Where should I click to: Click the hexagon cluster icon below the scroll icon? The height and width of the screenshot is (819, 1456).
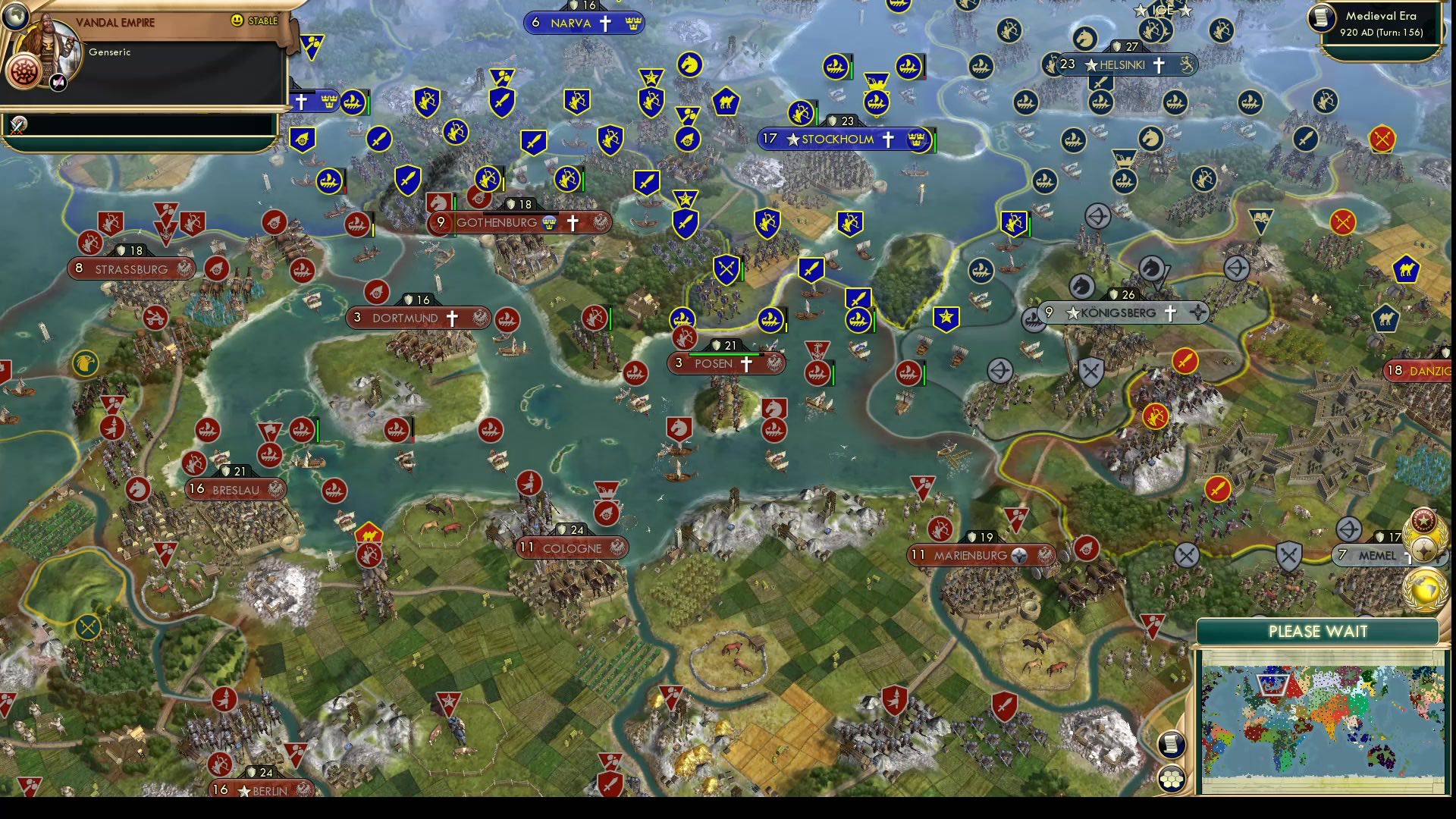[1172, 777]
